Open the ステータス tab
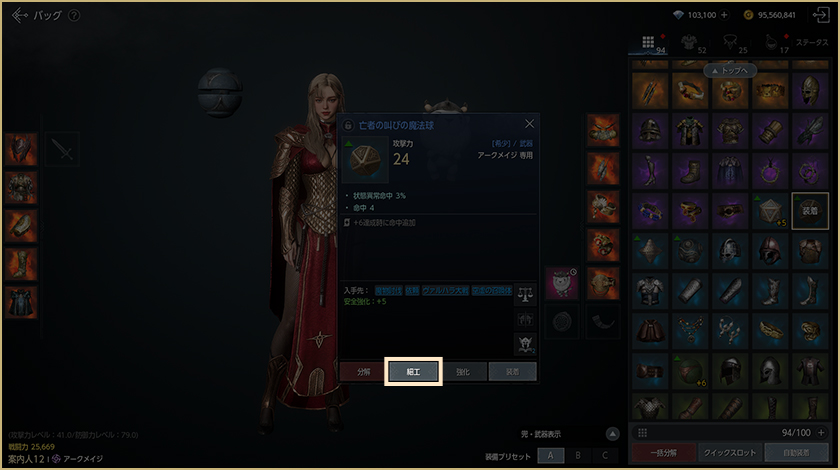The width and height of the screenshot is (840, 470). 811,43
